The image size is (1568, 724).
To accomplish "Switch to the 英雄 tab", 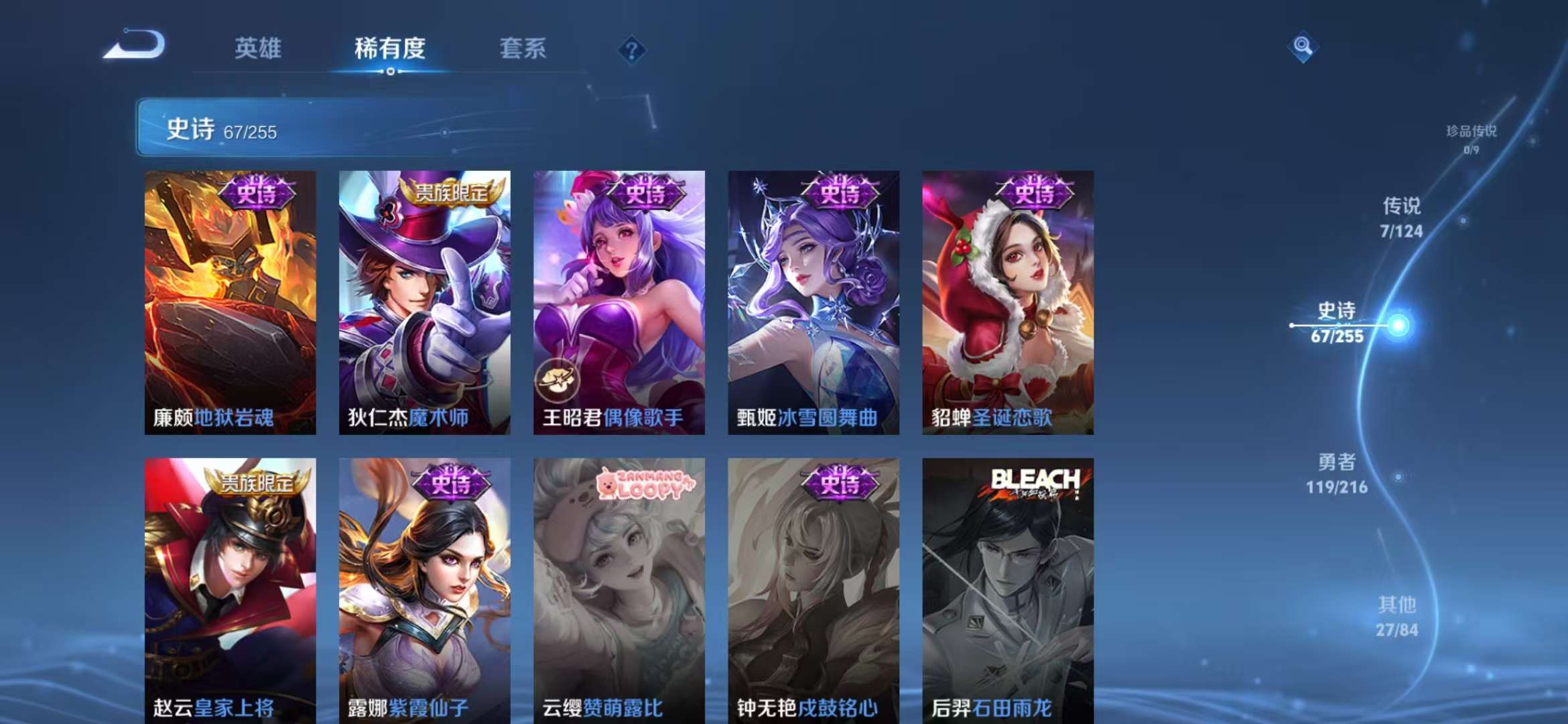I will click(260, 49).
